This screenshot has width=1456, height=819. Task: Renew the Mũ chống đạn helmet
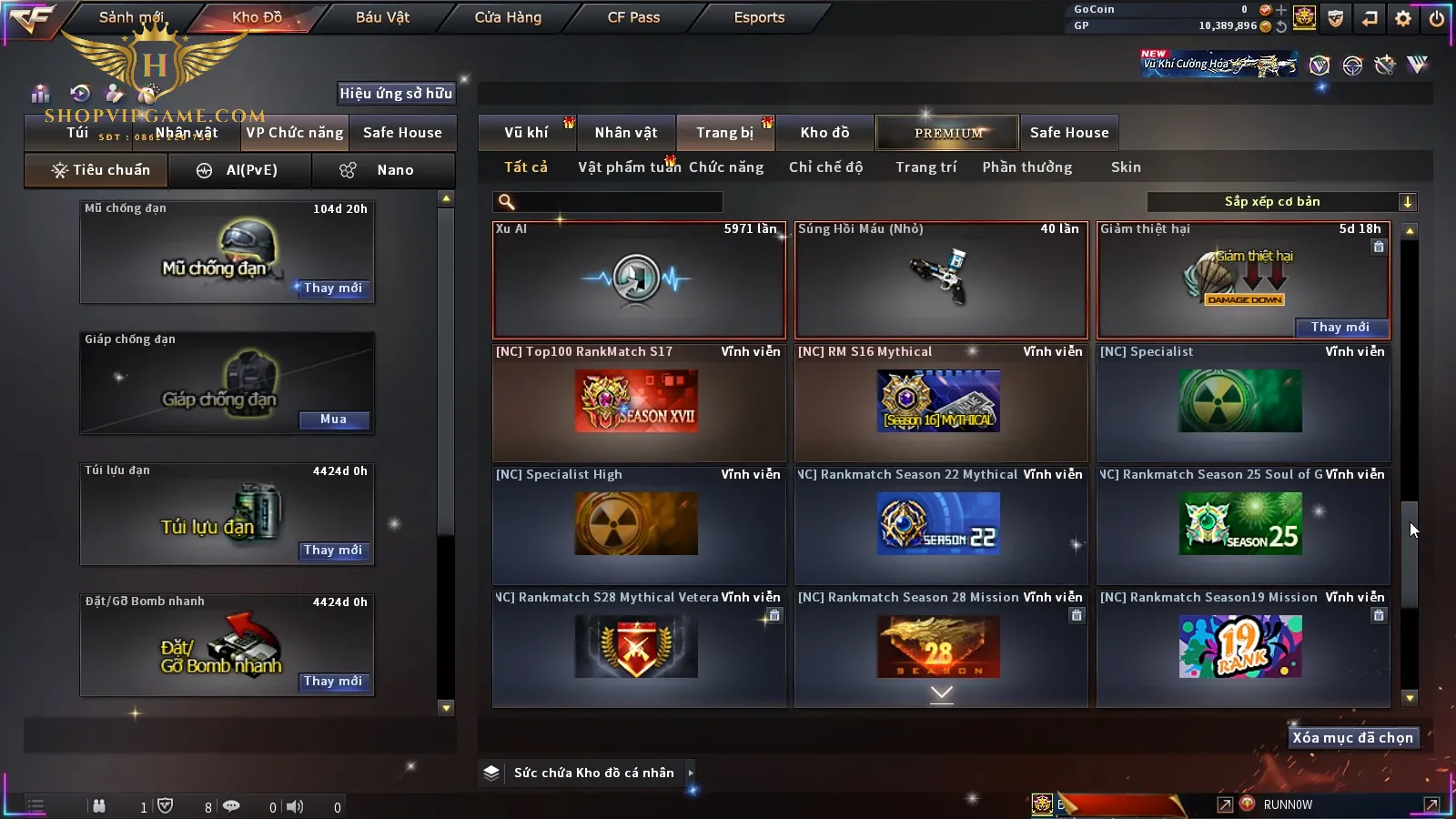(333, 288)
